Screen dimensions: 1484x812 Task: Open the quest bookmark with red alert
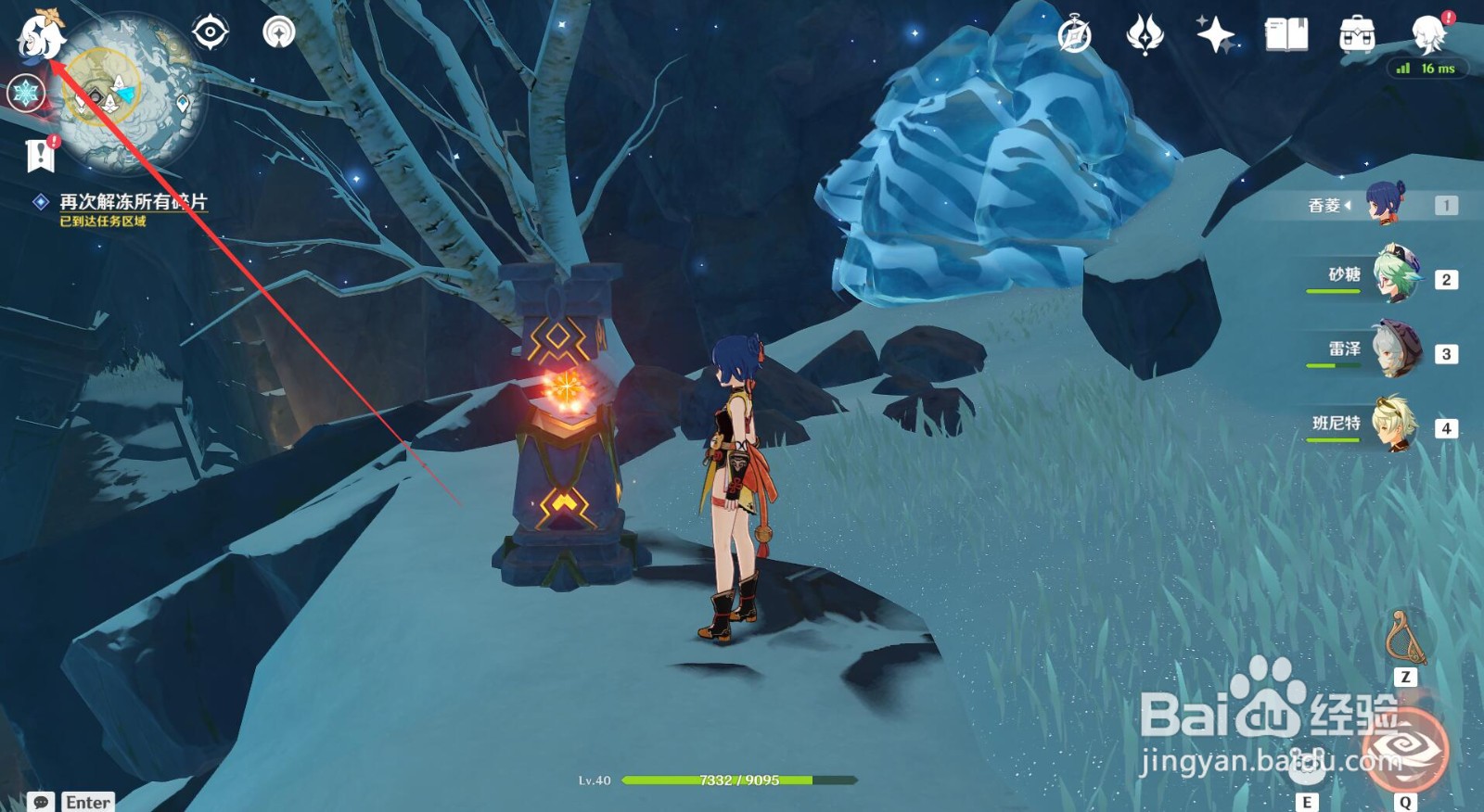point(41,155)
